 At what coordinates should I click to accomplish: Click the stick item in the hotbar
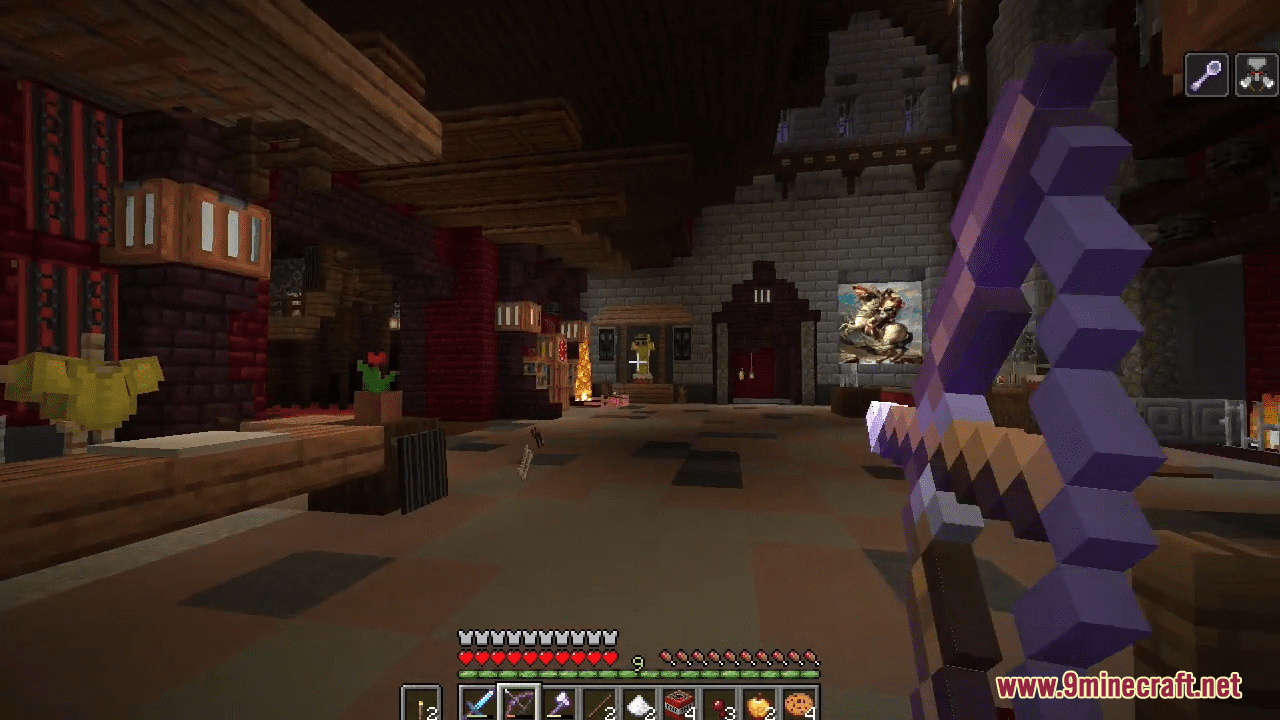597,700
